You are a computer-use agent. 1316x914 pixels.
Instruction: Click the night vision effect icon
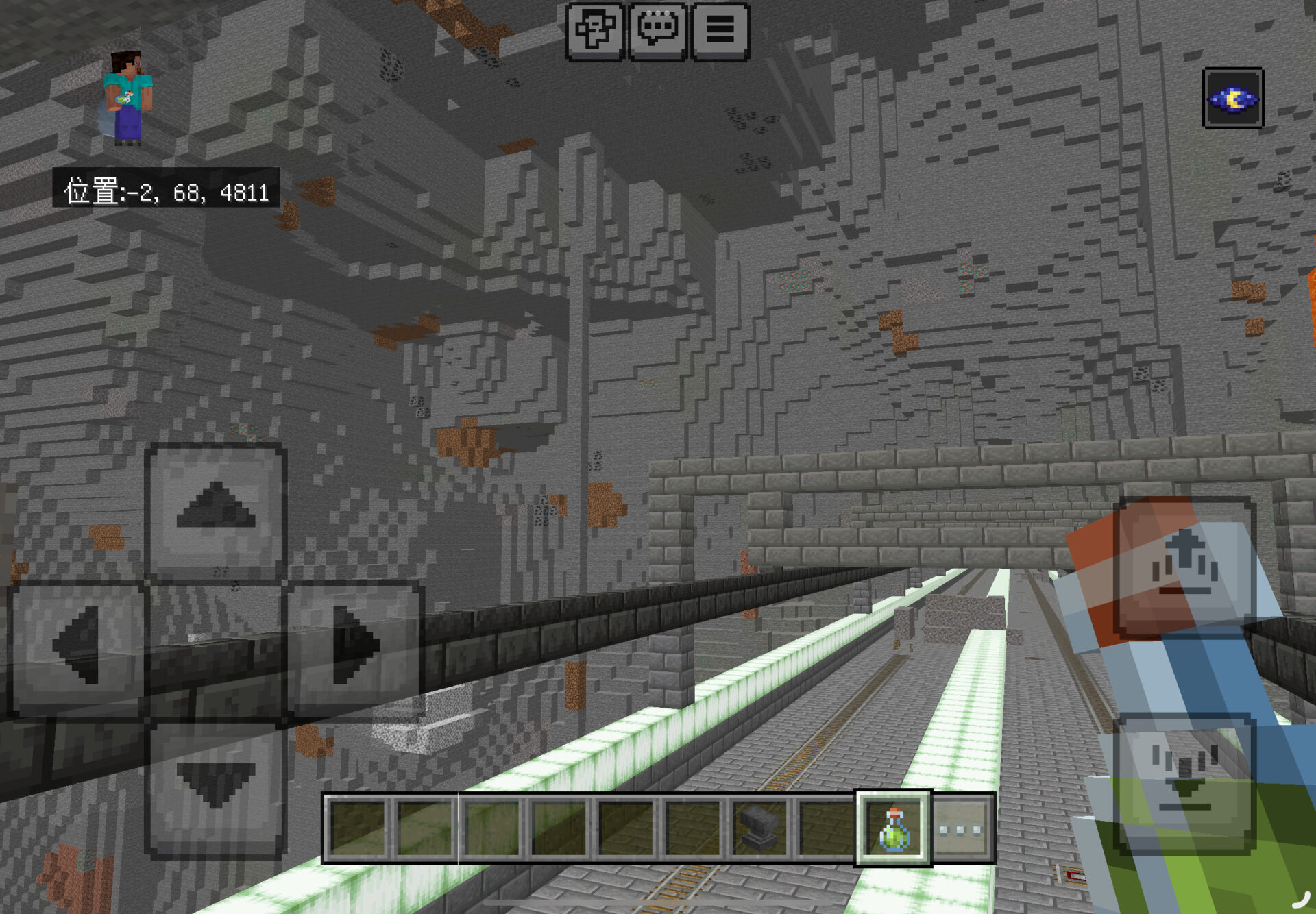pos(1232,98)
